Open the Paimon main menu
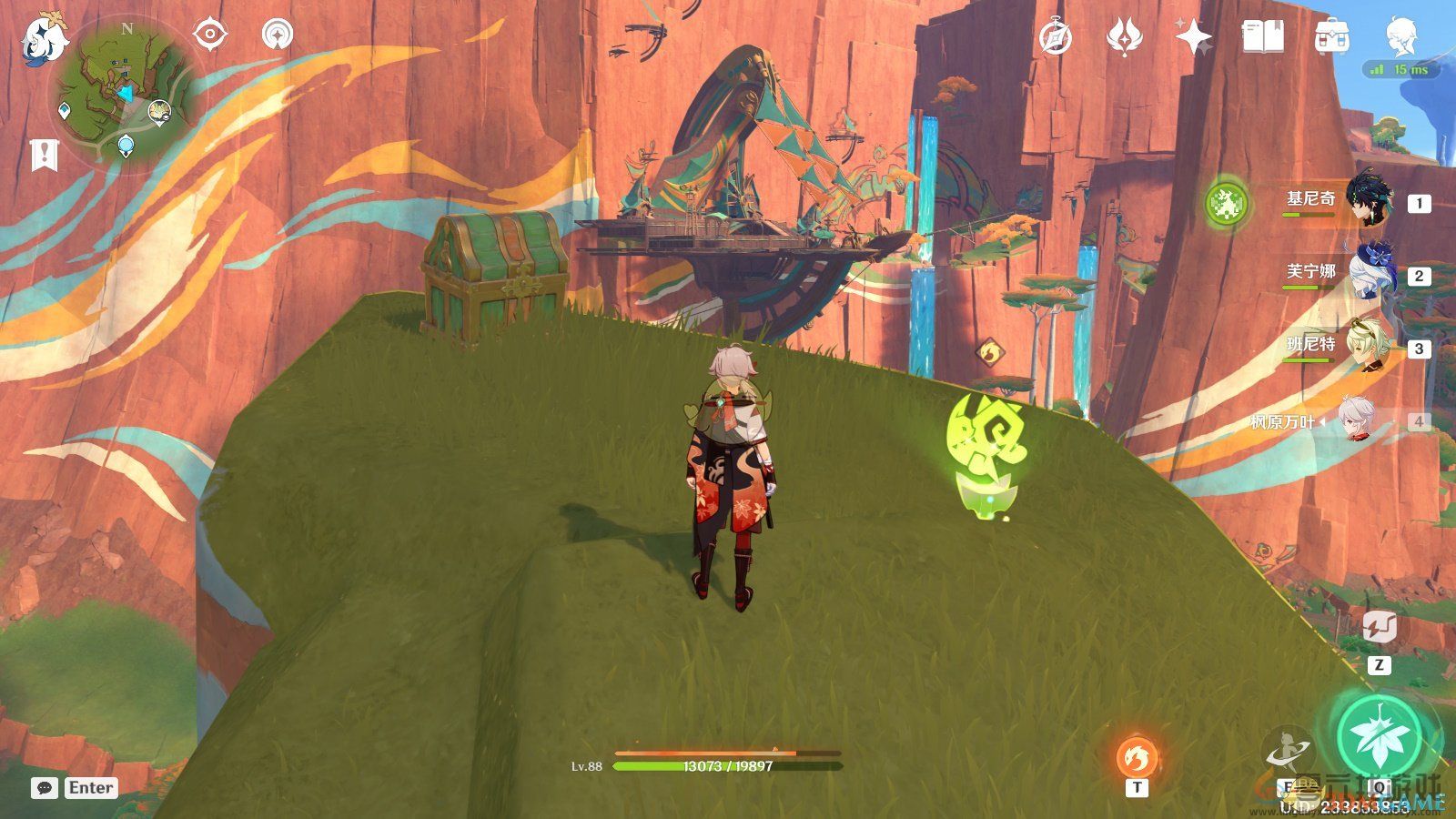This screenshot has height=819, width=1456. [x=42, y=36]
